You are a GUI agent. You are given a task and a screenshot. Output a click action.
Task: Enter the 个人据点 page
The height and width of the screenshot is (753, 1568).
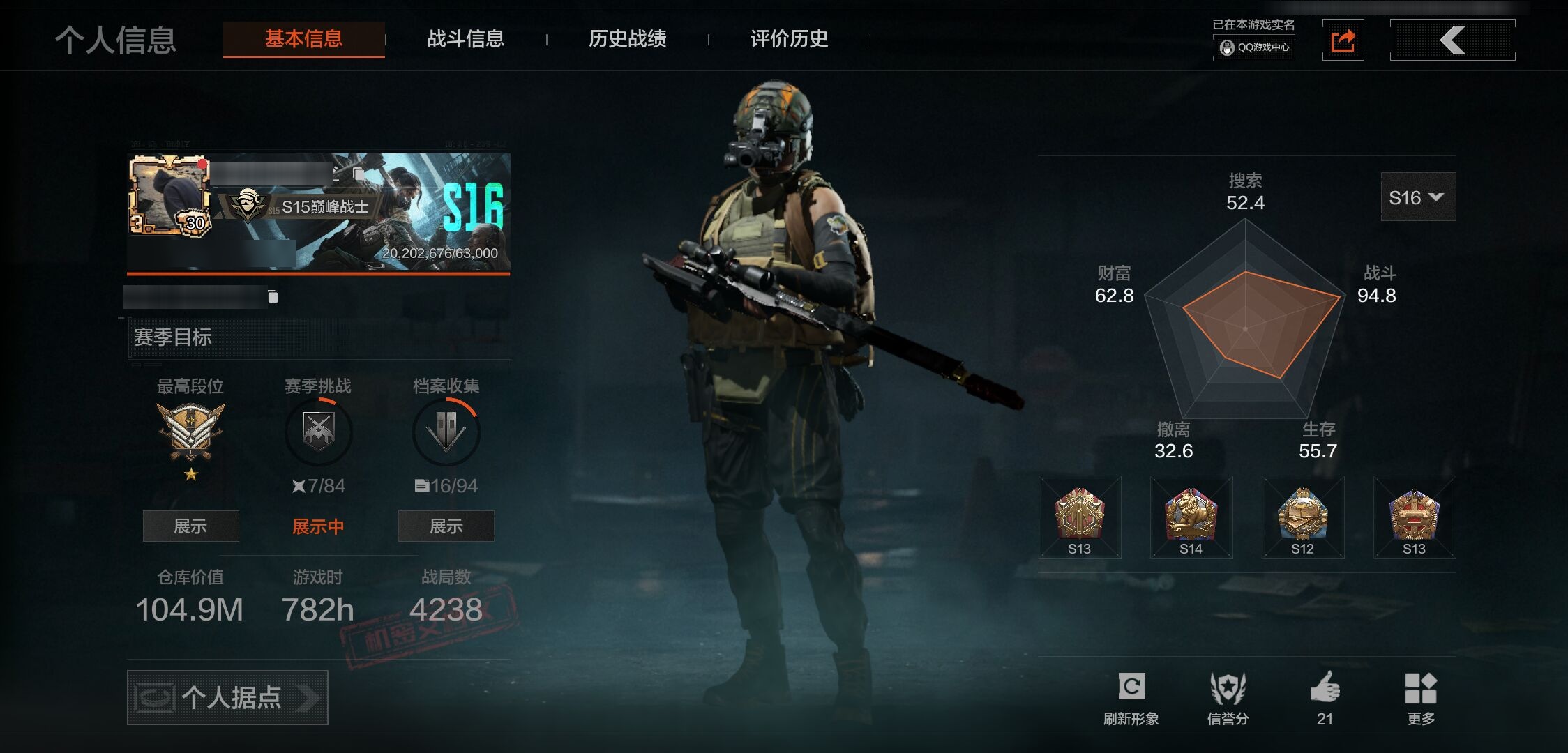click(x=227, y=697)
